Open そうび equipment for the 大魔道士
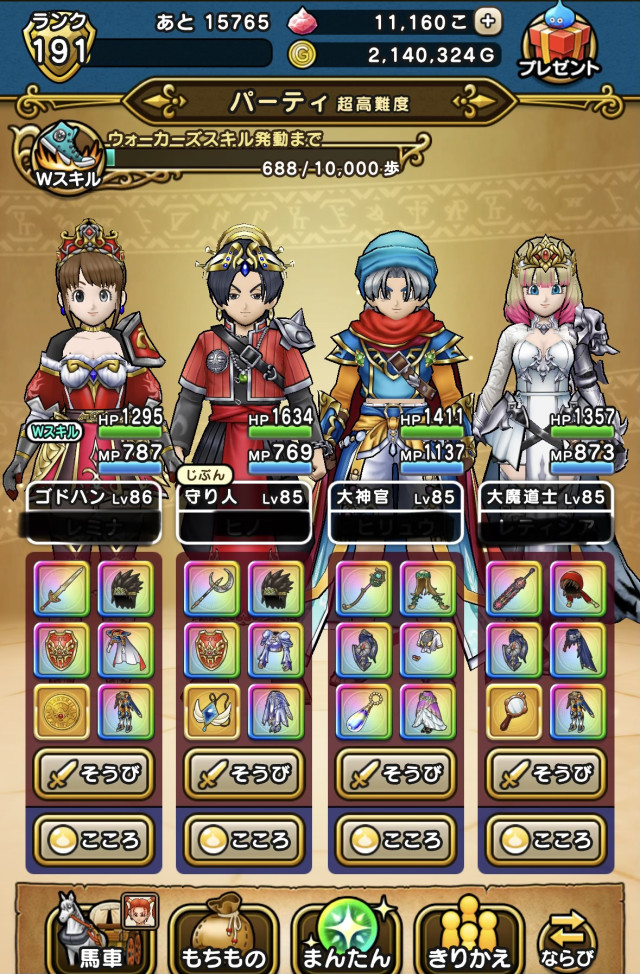The image size is (640, 974). tap(546, 773)
